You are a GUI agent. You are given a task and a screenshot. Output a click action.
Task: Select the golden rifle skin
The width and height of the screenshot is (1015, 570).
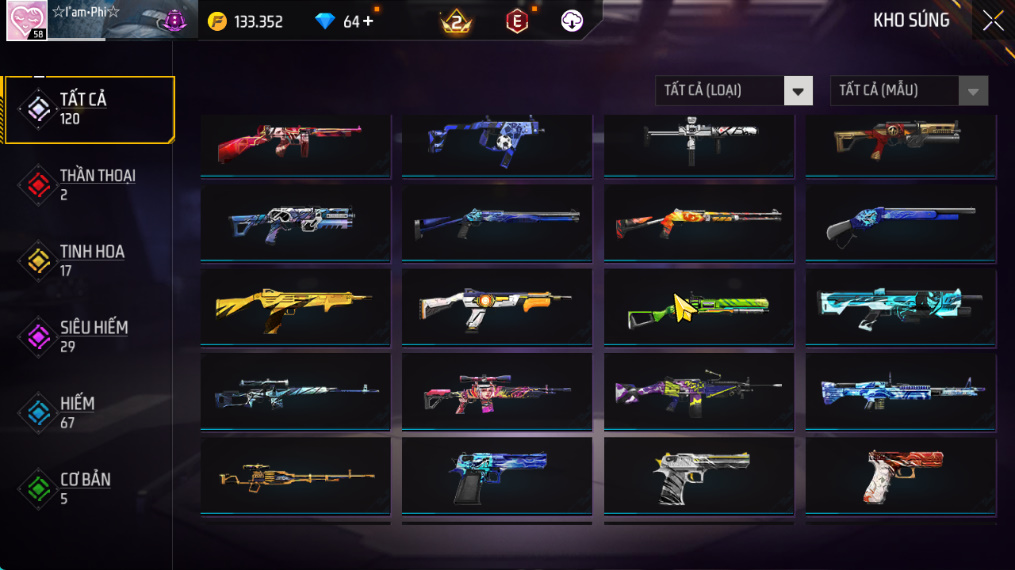[295, 306]
